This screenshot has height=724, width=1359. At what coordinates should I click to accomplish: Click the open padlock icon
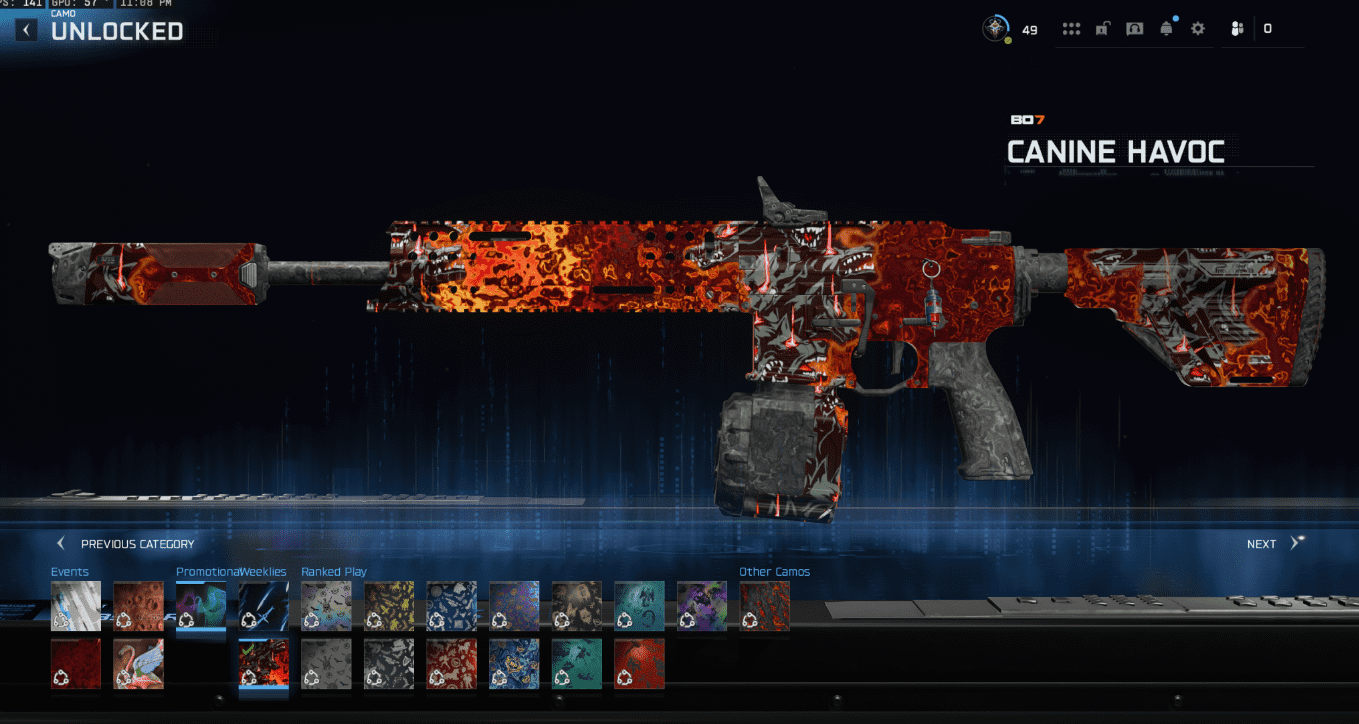pos(1102,29)
